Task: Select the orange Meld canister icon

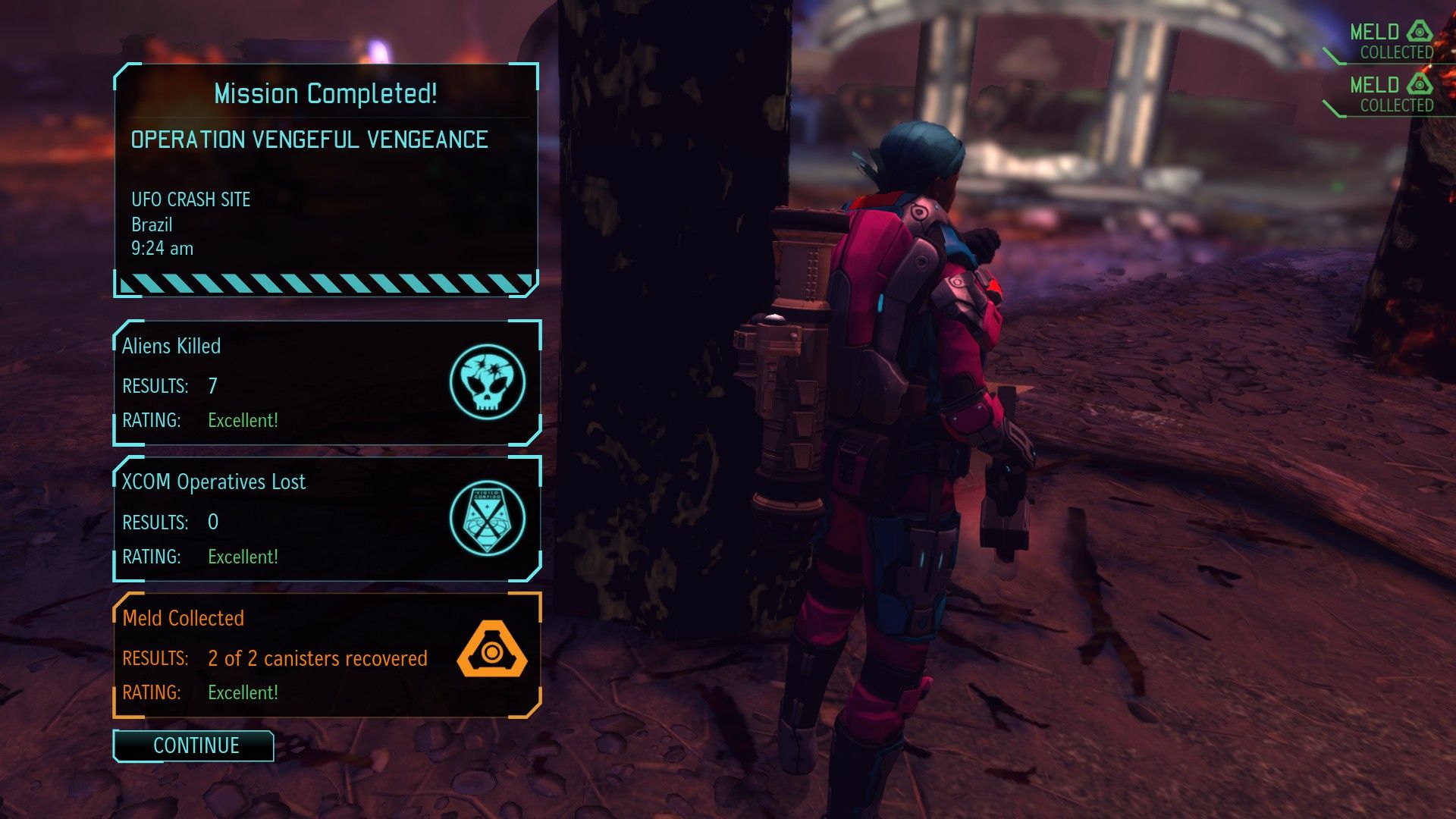Action: coord(490,648)
